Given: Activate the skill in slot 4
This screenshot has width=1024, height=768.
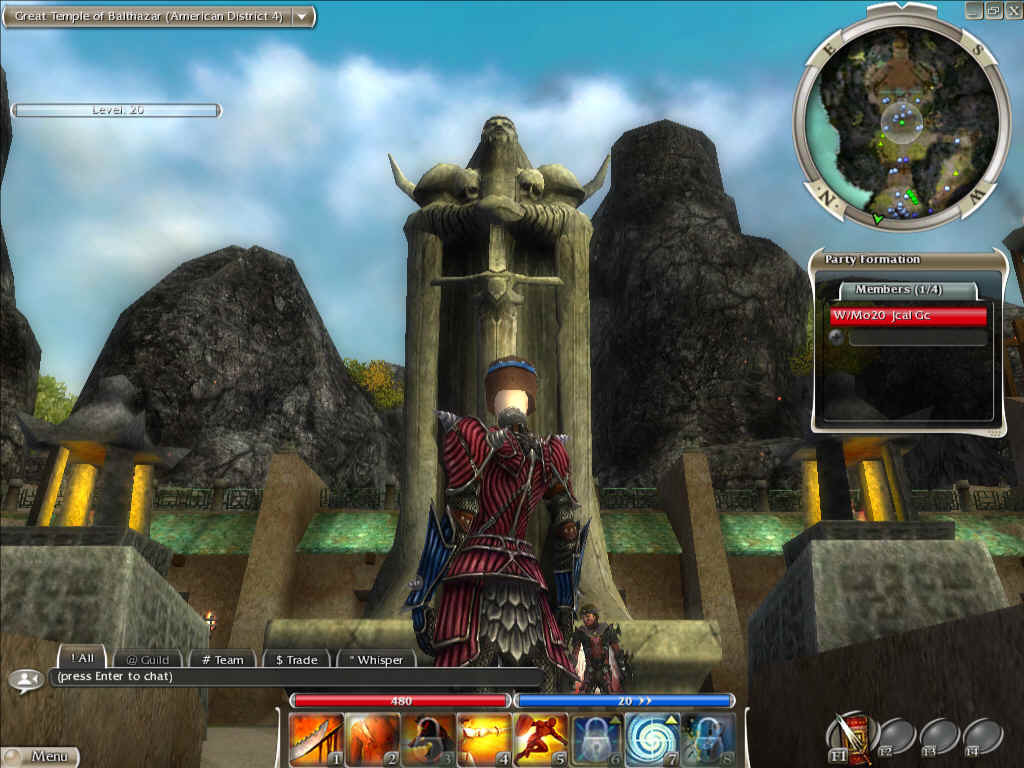Looking at the screenshot, I should [484, 740].
